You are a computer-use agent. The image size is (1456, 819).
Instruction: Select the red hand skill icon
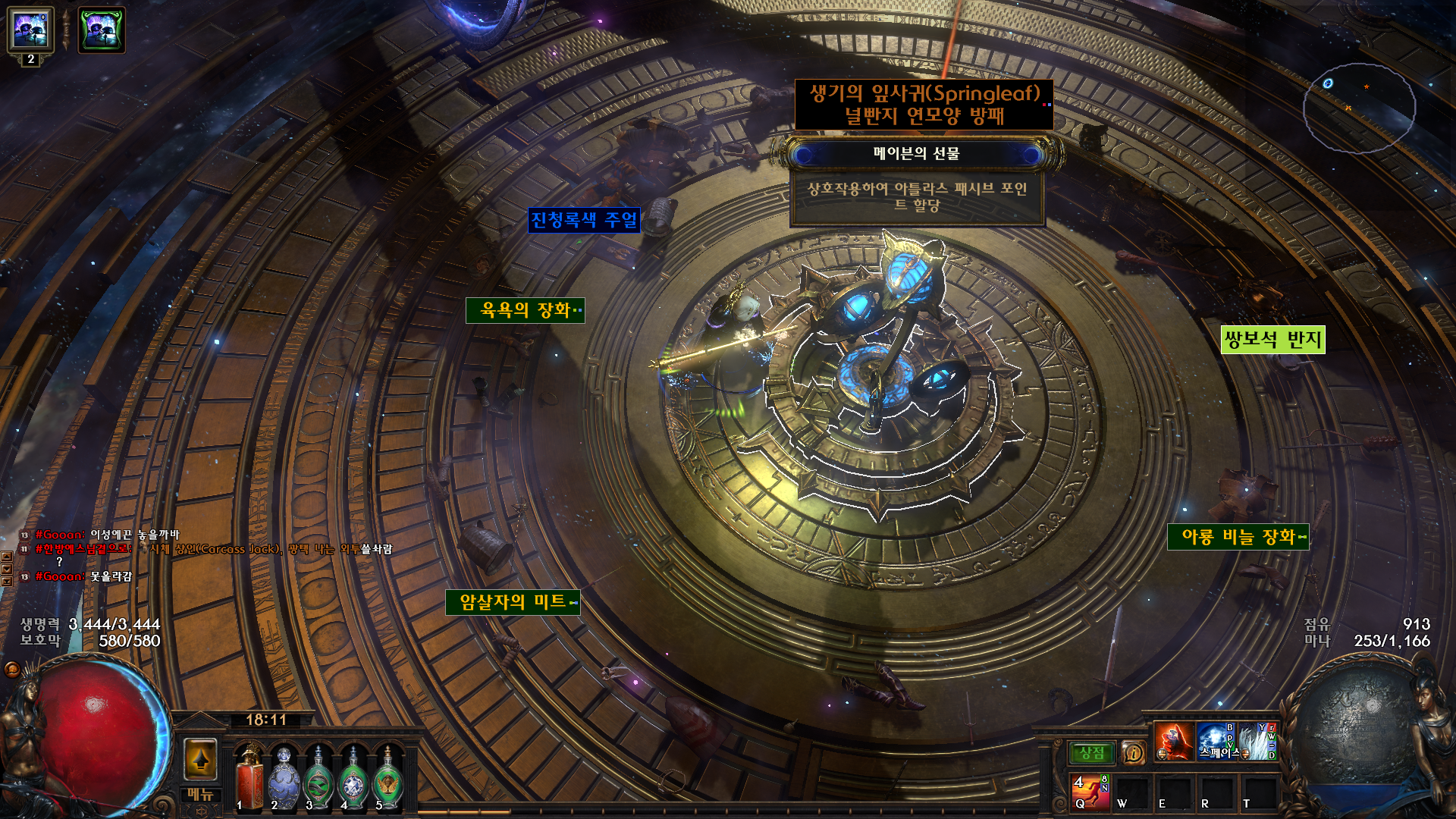pos(1173,741)
